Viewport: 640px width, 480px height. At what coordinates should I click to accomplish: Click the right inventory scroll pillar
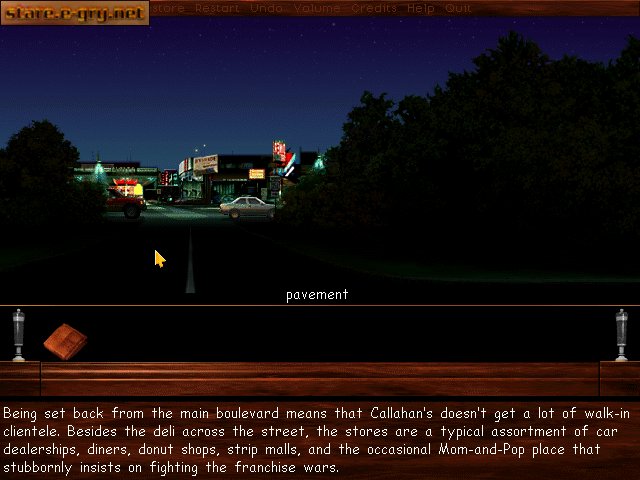[621, 334]
